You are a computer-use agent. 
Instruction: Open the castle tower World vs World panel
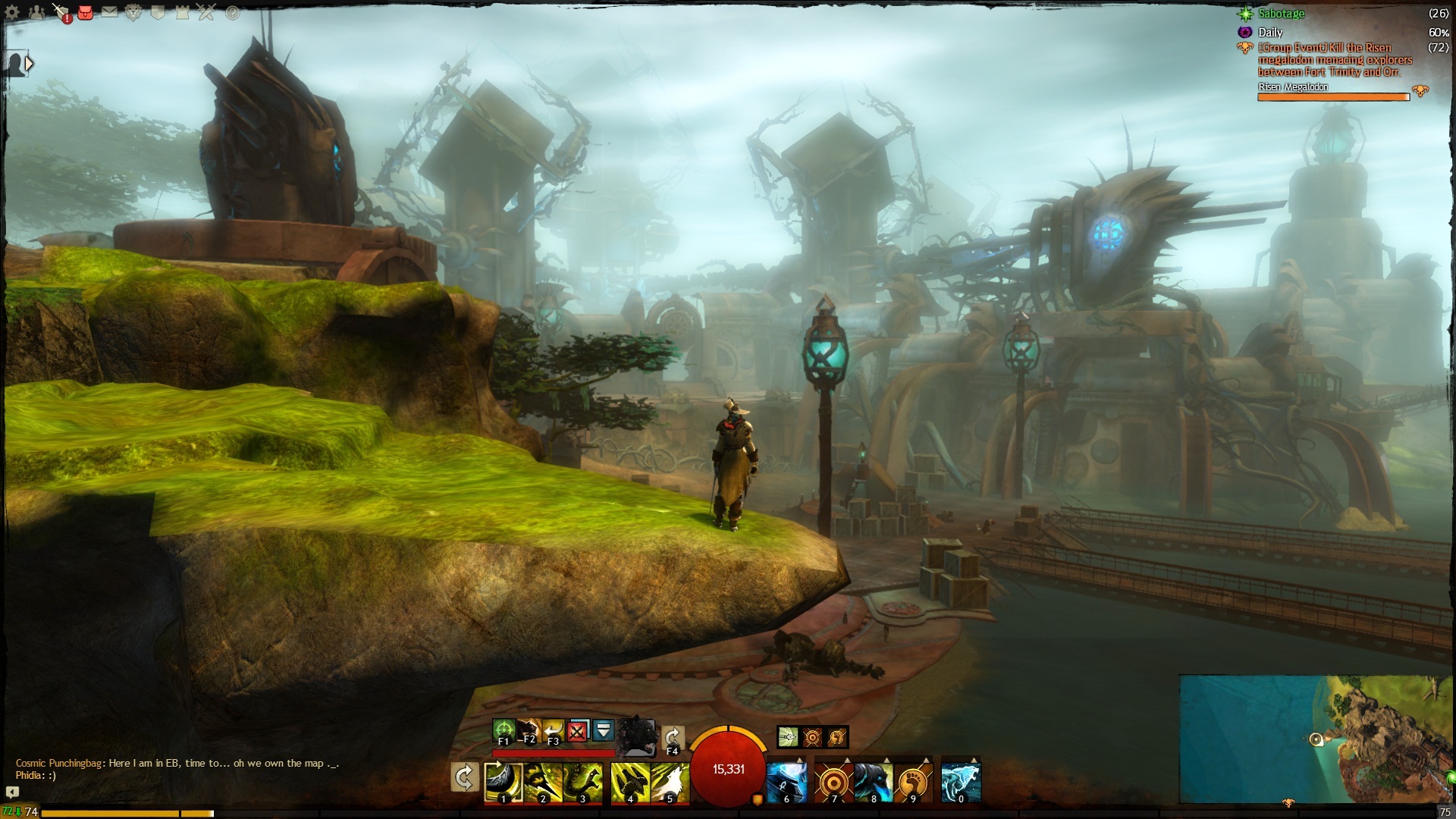pos(182,12)
